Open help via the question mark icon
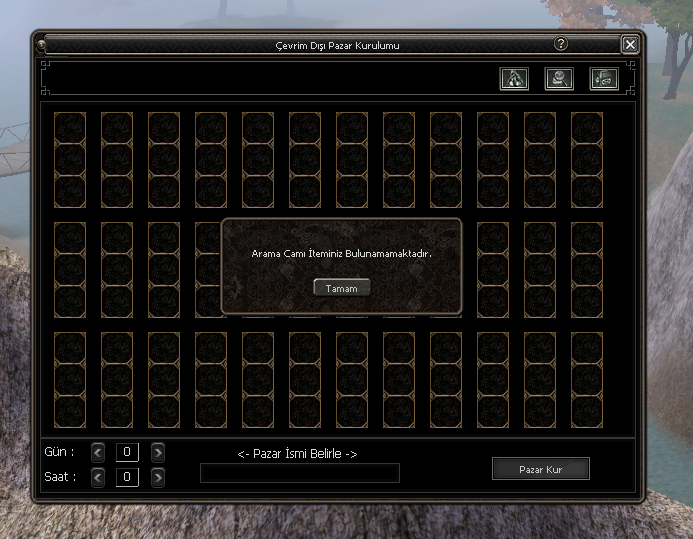The height and width of the screenshot is (539, 693). (x=561, y=44)
